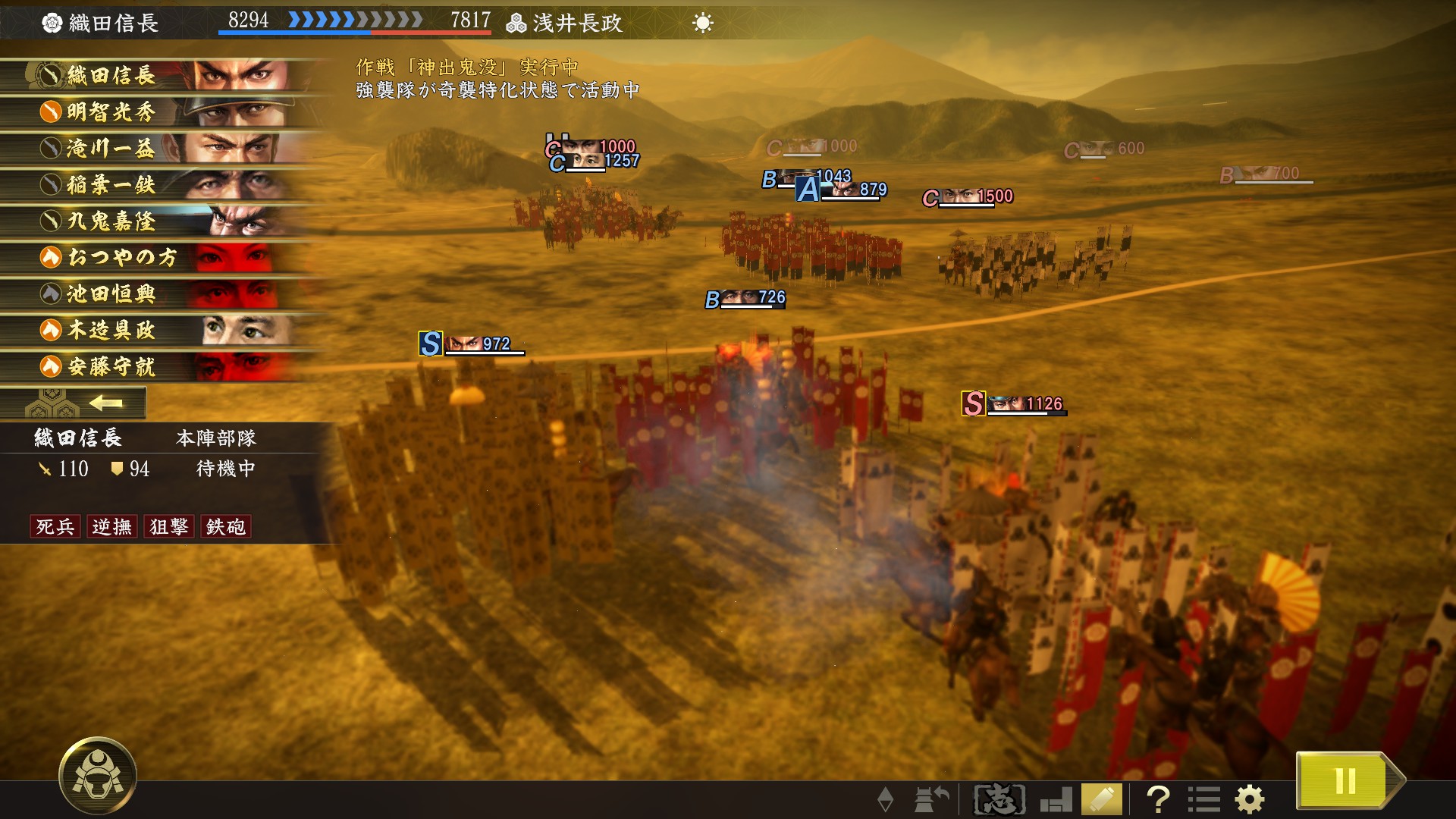Collapse the generals list with back arrow
This screenshot has width=1456, height=819.
tap(106, 403)
